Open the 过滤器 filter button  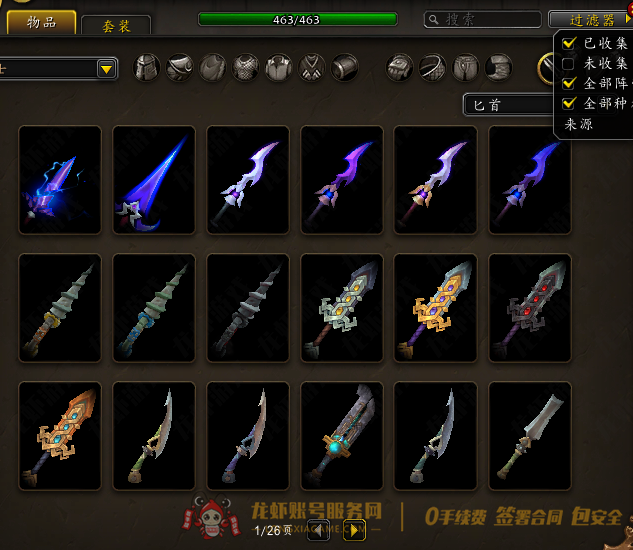click(590, 19)
